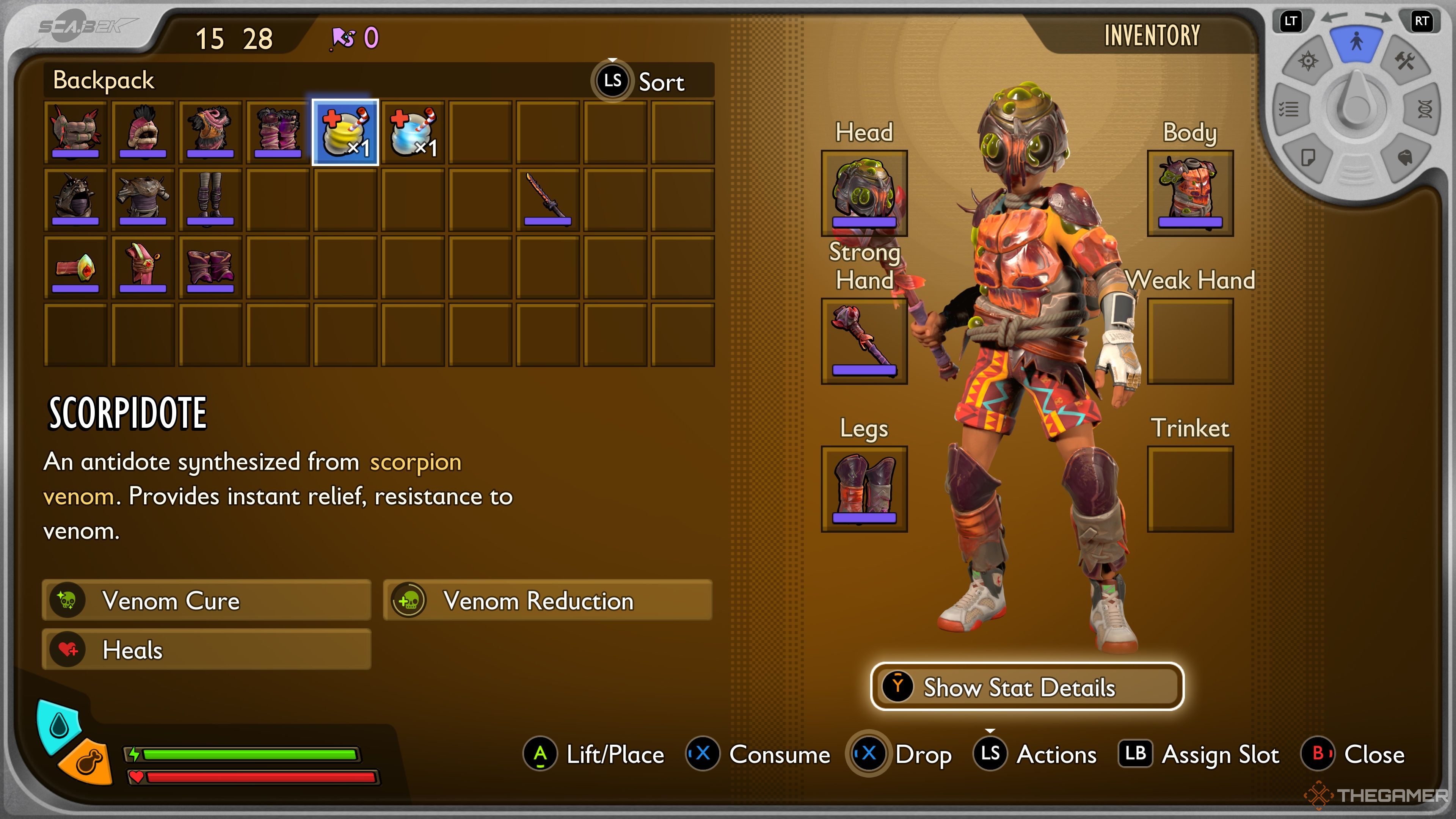Click Show Stat Details button
1456x819 pixels.
pyautogui.click(x=1026, y=687)
